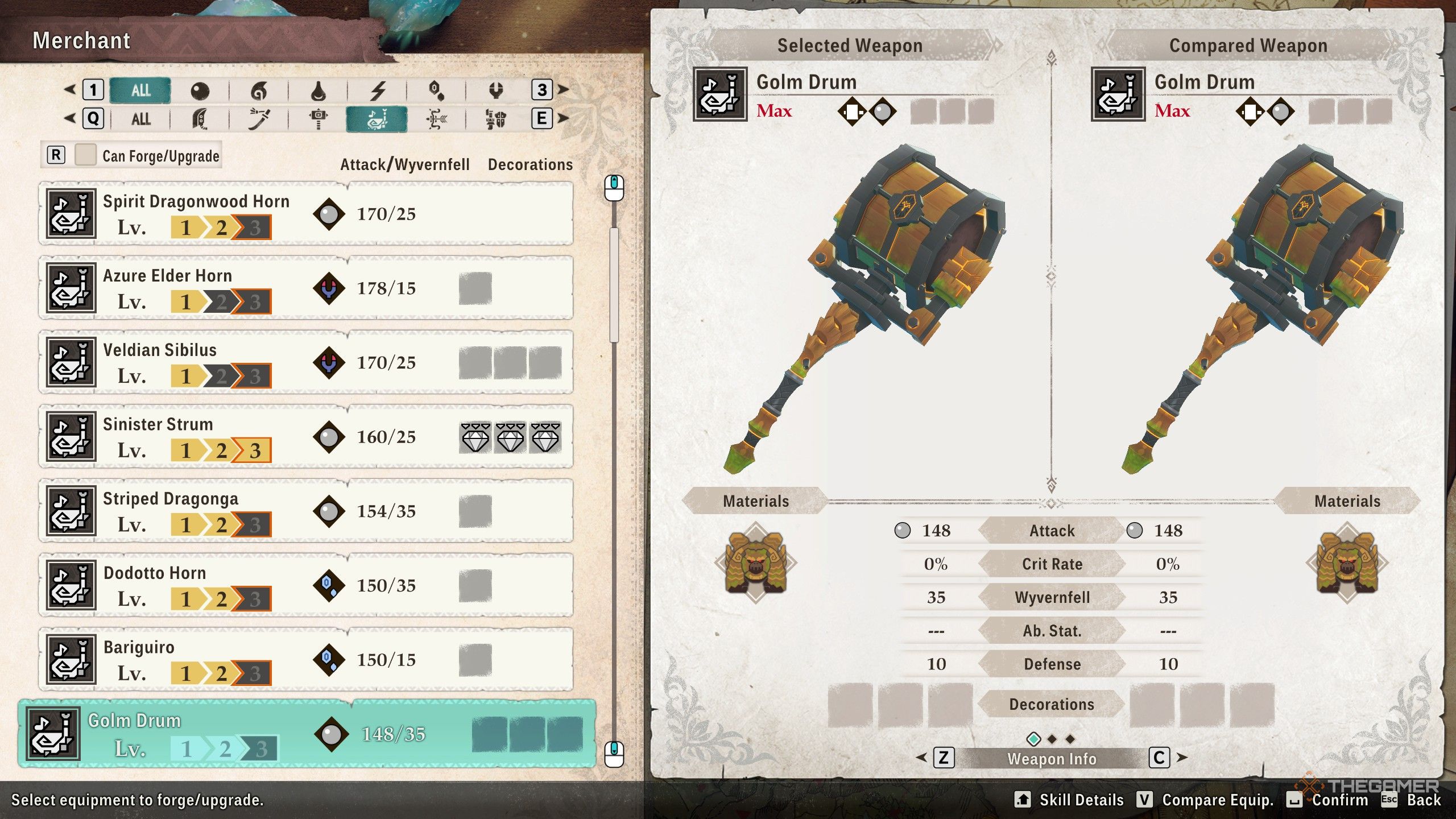The width and height of the screenshot is (1456, 819).
Task: Toggle the Can Forge/Upgrade checkbox
Action: [85, 155]
